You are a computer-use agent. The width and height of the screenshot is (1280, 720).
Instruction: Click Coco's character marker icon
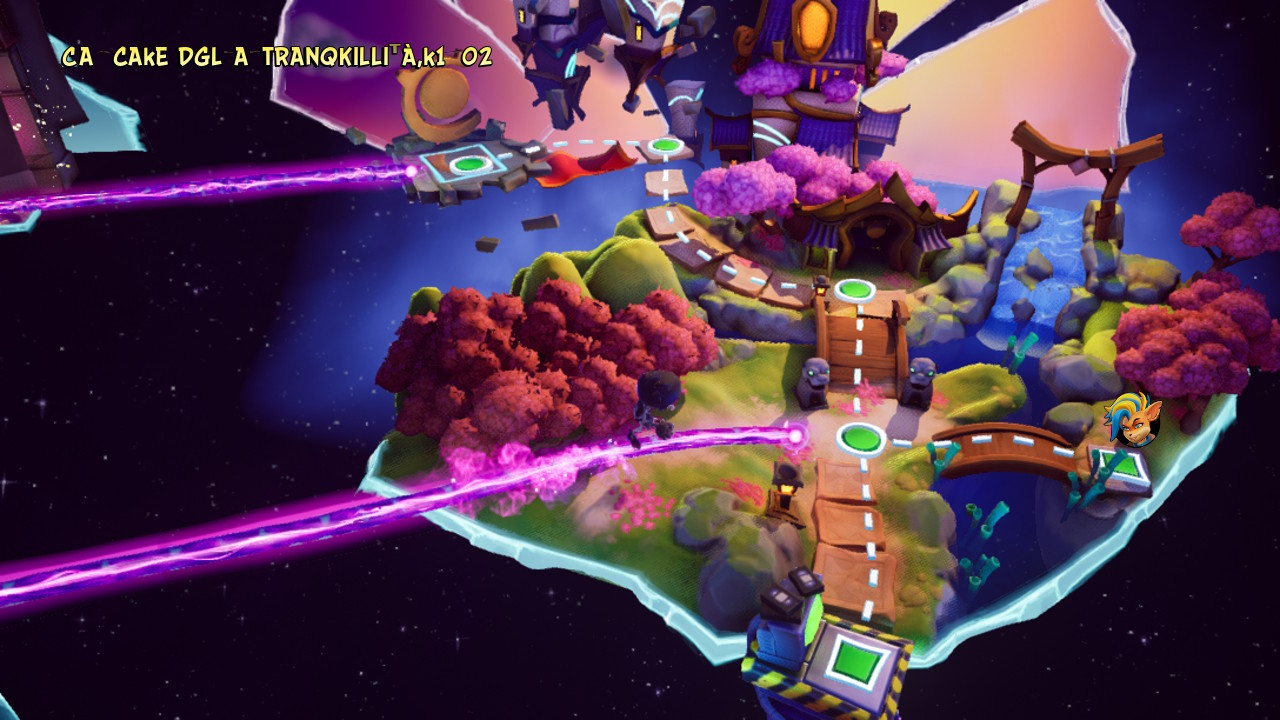(x=1133, y=419)
